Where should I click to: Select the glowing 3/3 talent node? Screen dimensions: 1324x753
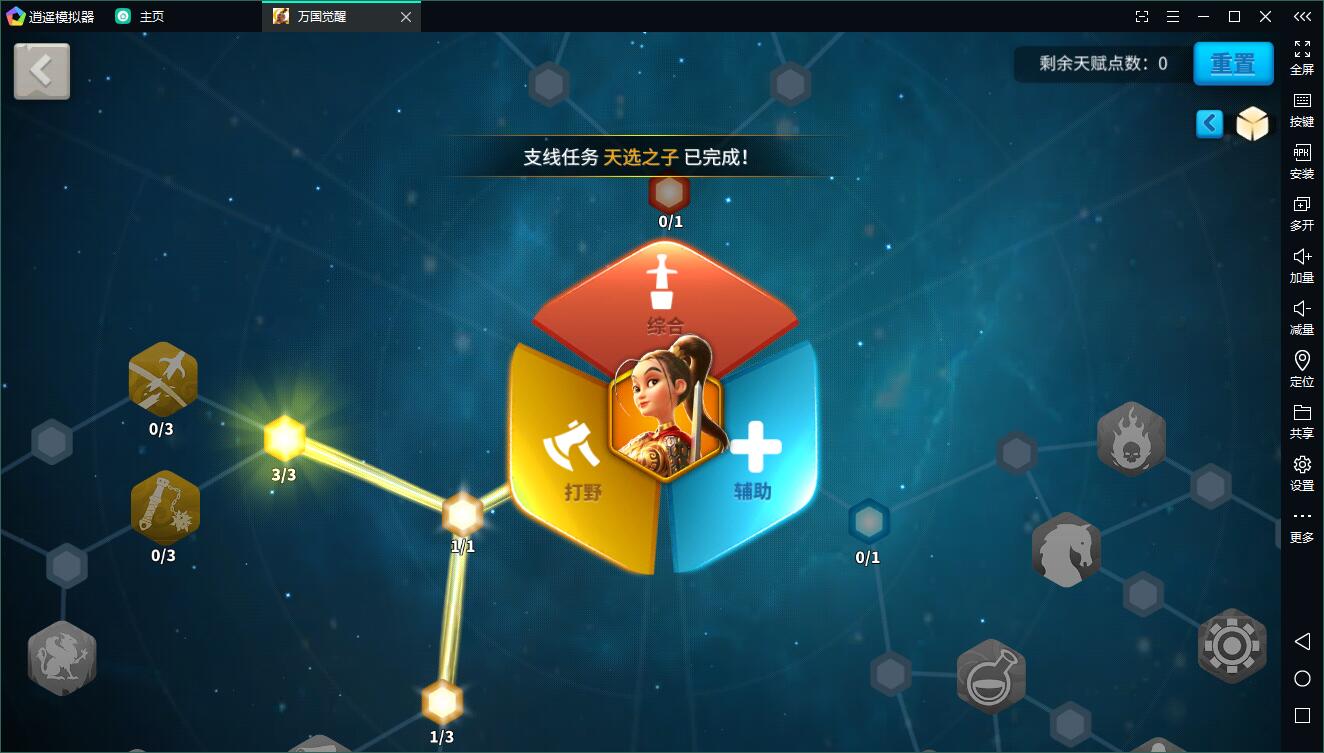(x=285, y=438)
